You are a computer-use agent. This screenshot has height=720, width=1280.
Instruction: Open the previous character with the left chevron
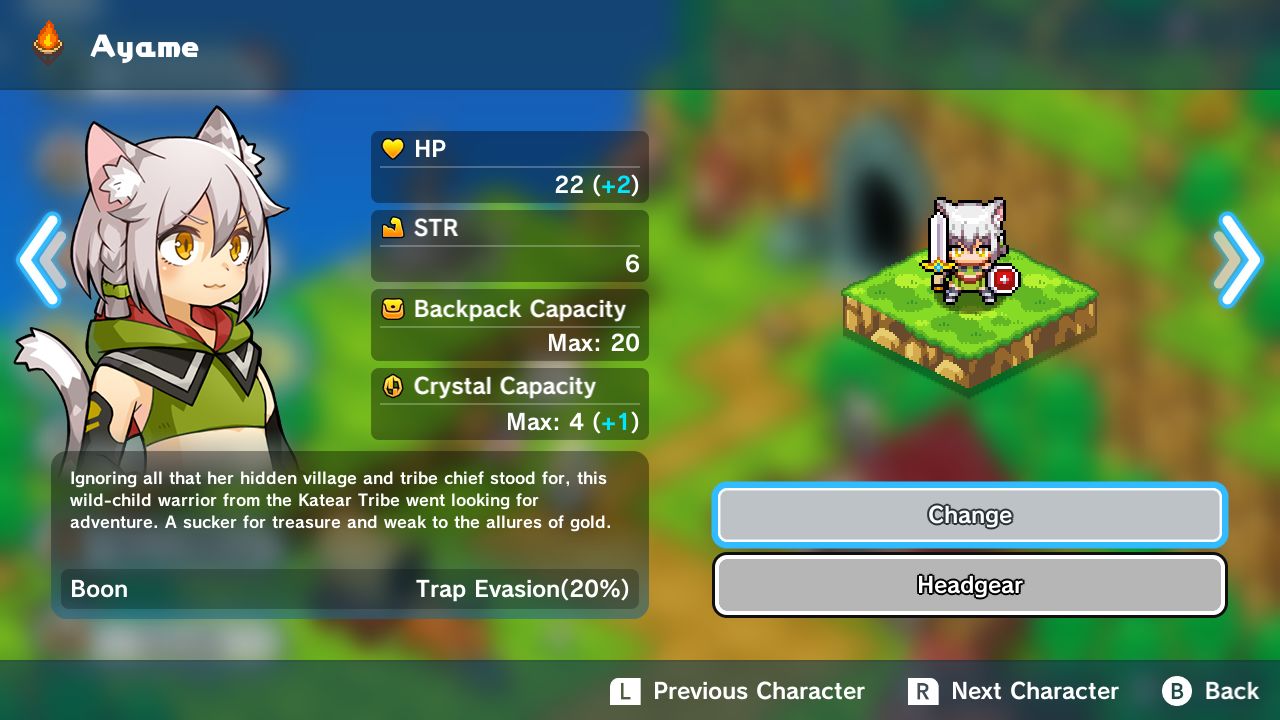[x=42, y=259]
